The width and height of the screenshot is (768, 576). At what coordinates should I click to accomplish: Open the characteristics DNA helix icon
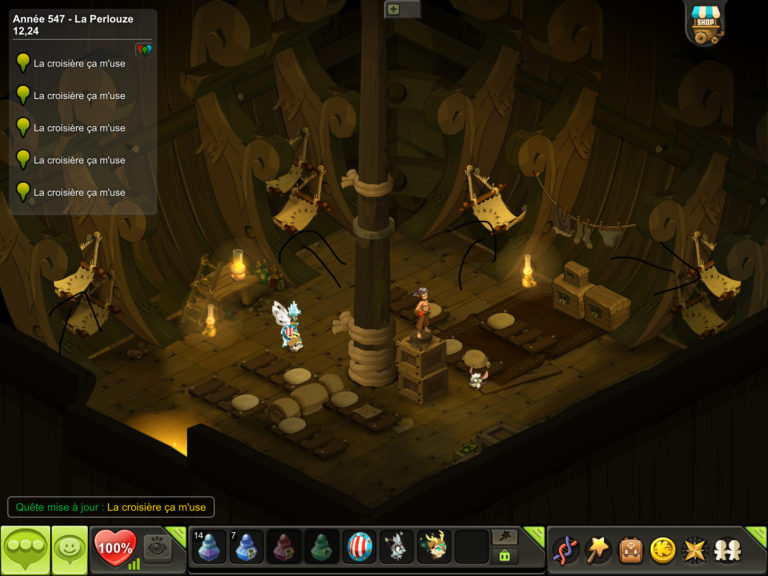565,549
